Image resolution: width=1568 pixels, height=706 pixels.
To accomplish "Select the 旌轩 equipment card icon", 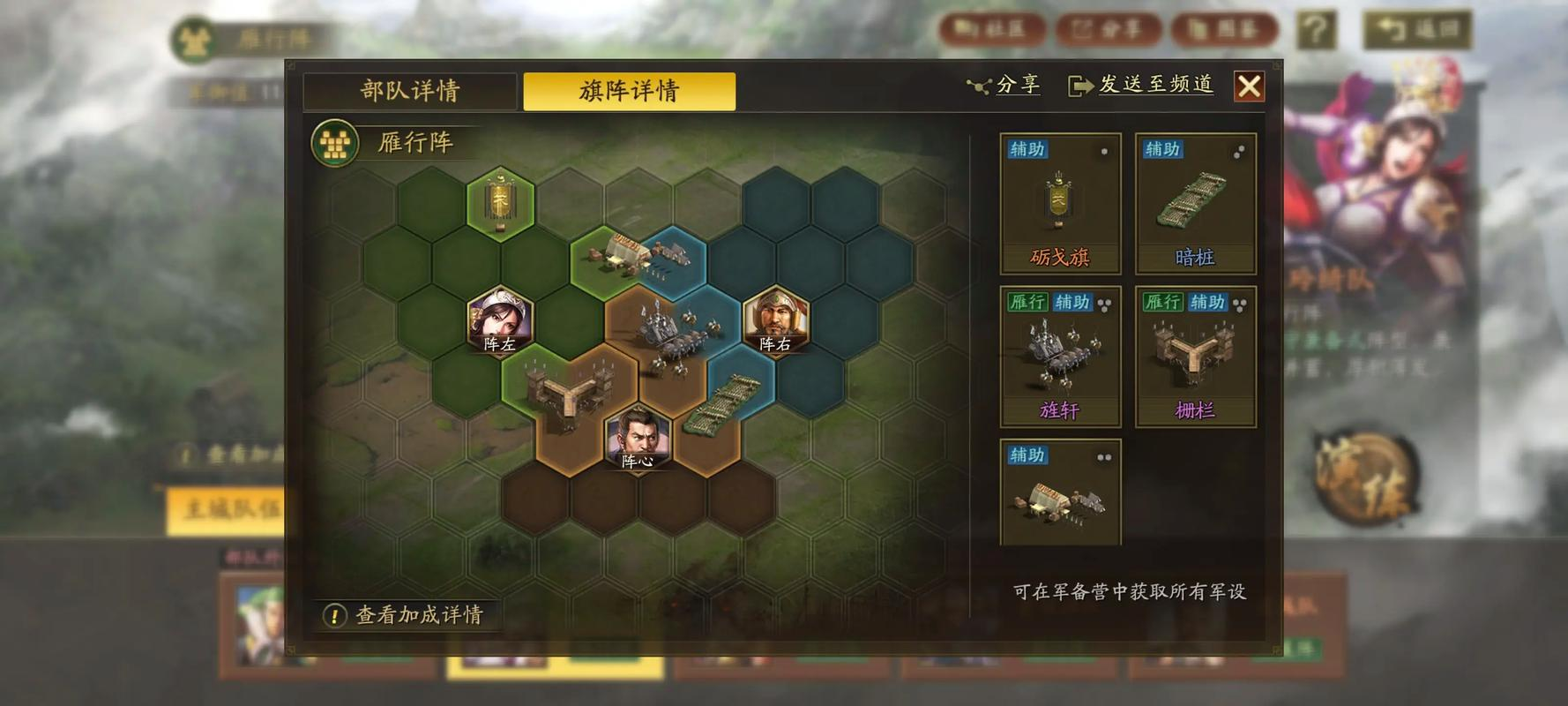I will 1058,353.
